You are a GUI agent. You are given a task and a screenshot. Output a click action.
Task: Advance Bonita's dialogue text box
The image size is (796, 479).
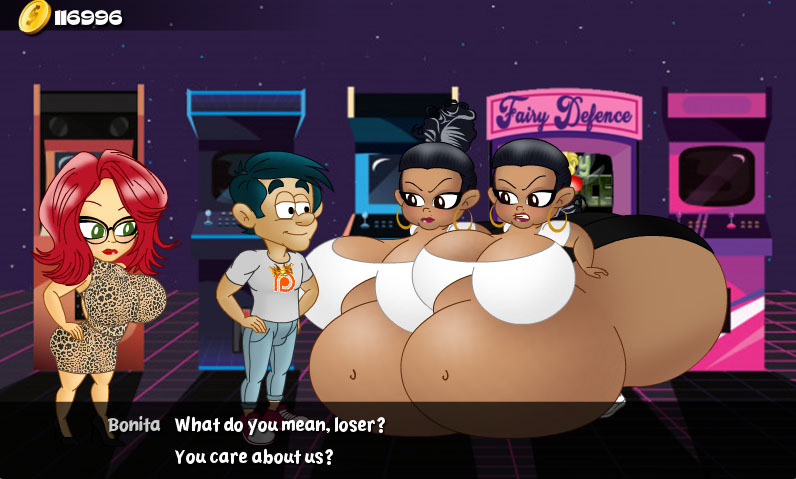point(398,440)
